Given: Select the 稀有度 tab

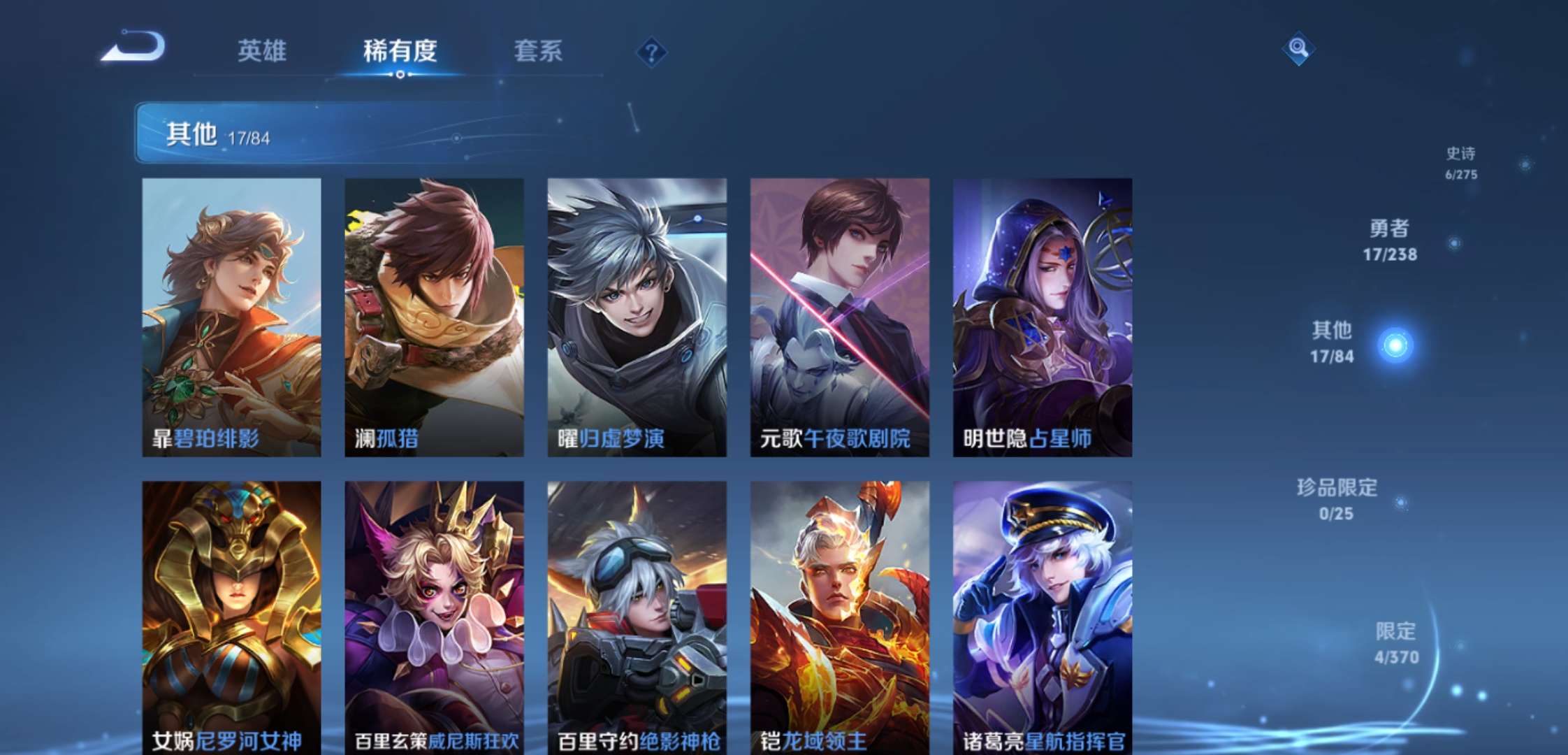Looking at the screenshot, I should [x=400, y=49].
